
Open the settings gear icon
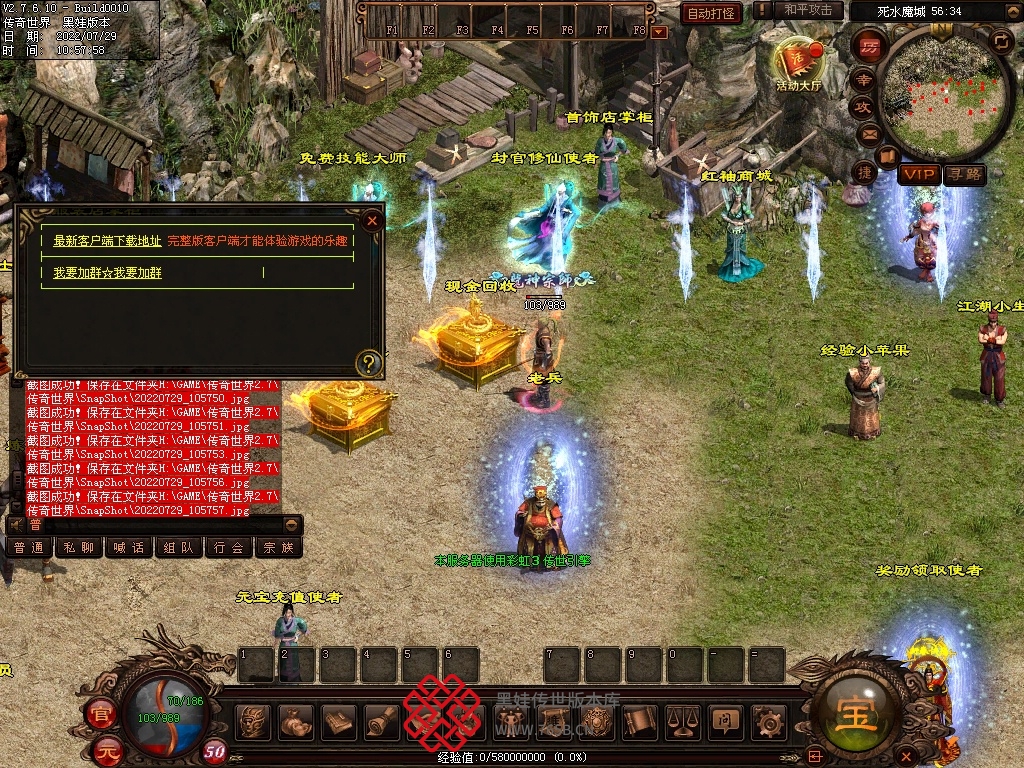[769, 721]
